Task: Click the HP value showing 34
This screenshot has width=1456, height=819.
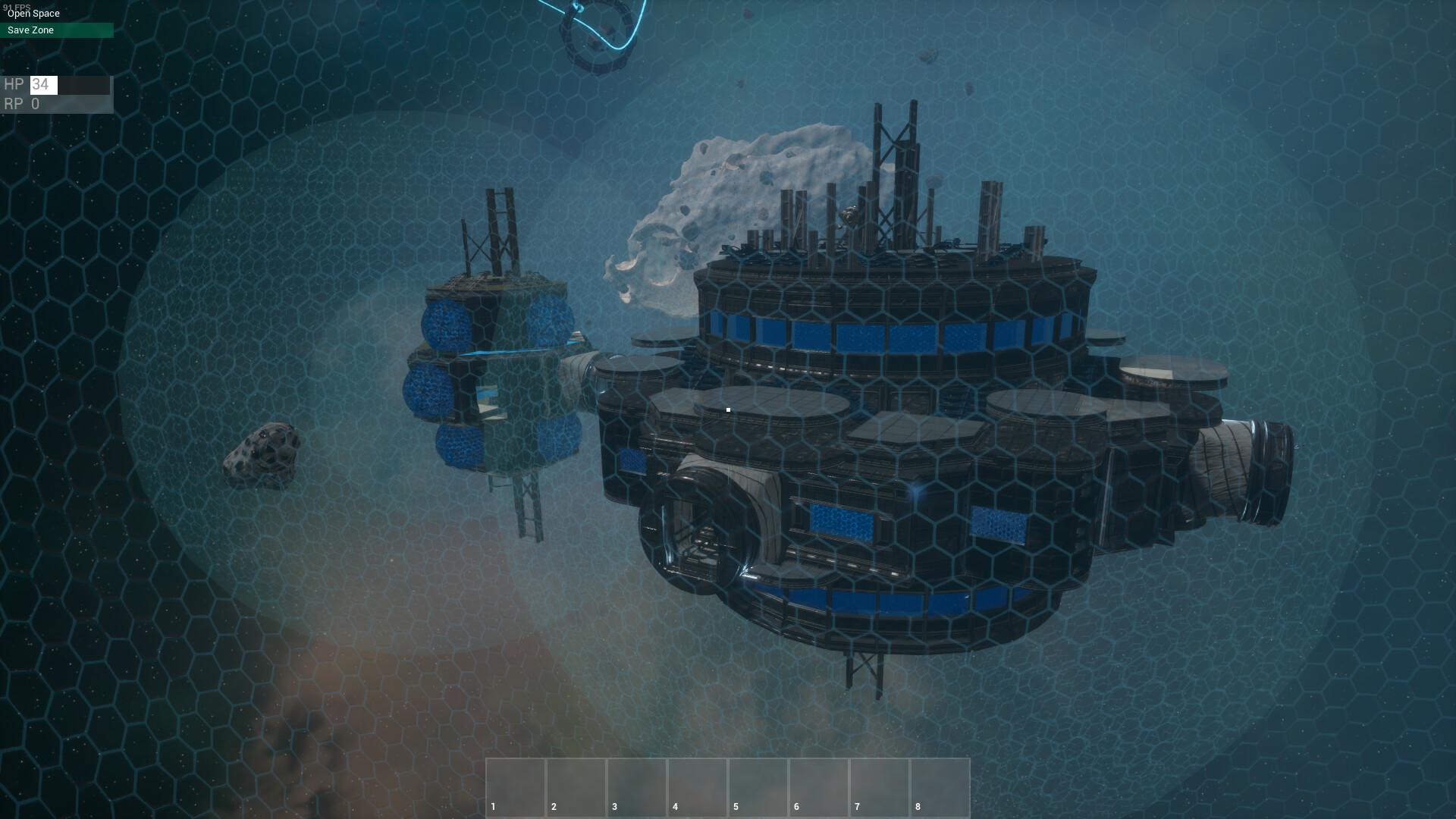Action: point(43,85)
